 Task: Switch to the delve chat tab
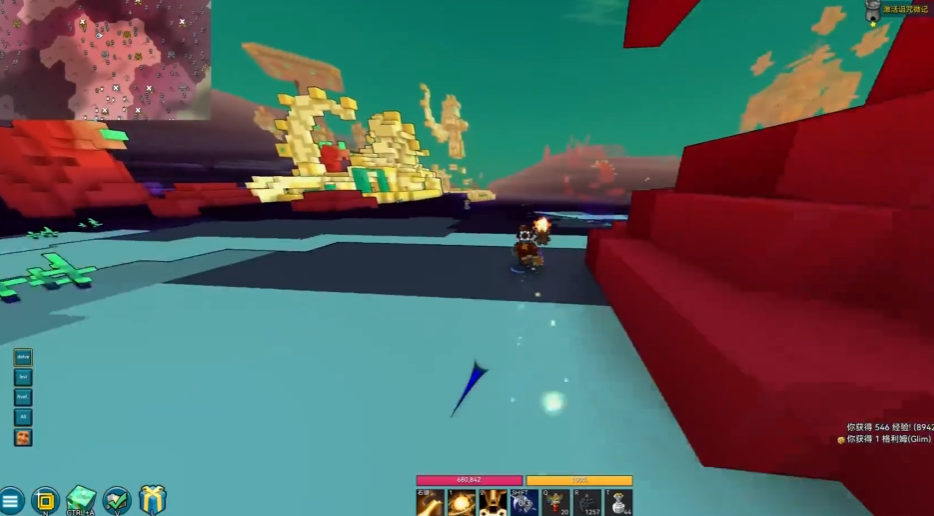(x=23, y=357)
